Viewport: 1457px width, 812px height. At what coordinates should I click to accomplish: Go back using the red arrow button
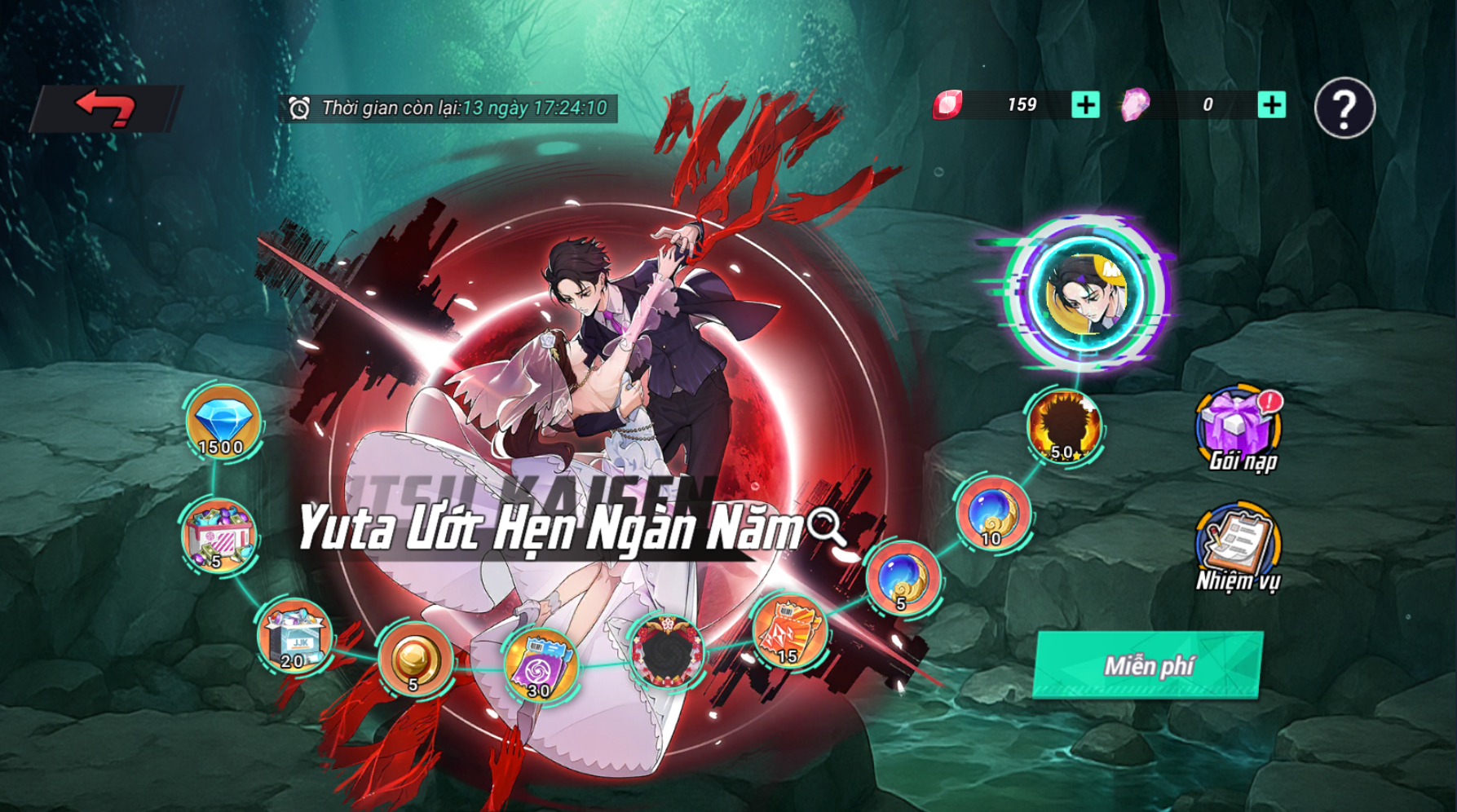(x=105, y=108)
